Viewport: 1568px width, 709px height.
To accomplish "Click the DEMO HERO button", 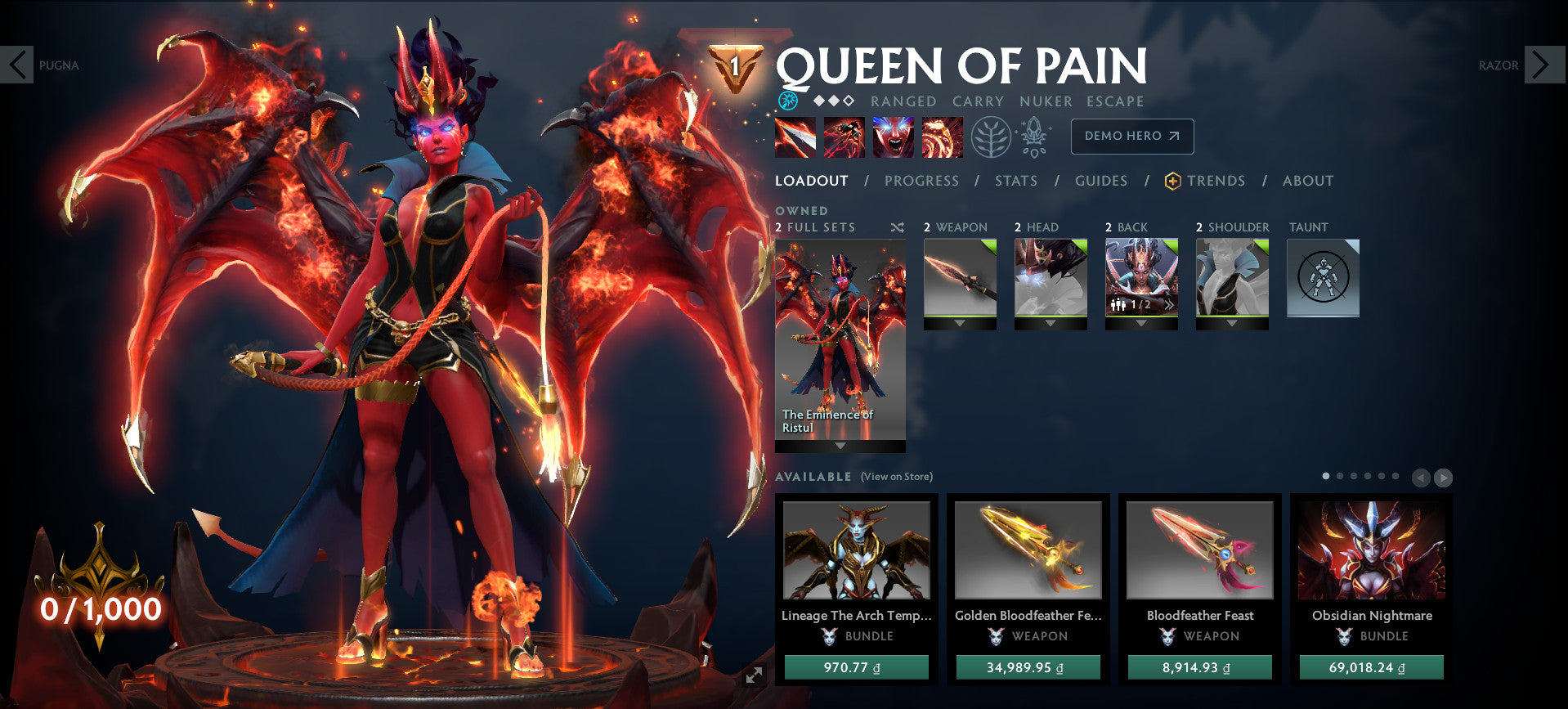I will 1131,137.
